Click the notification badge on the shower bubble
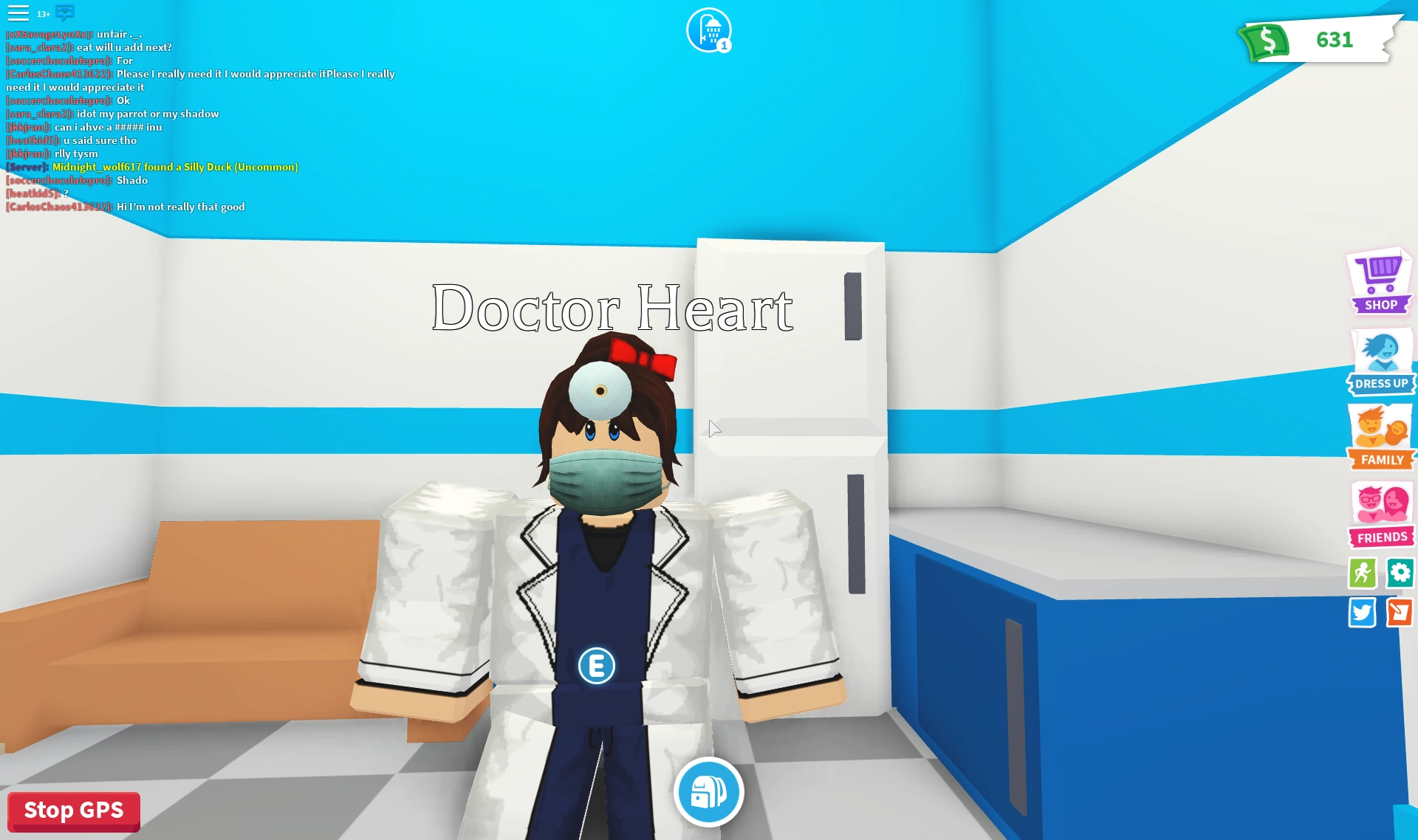 [722, 45]
